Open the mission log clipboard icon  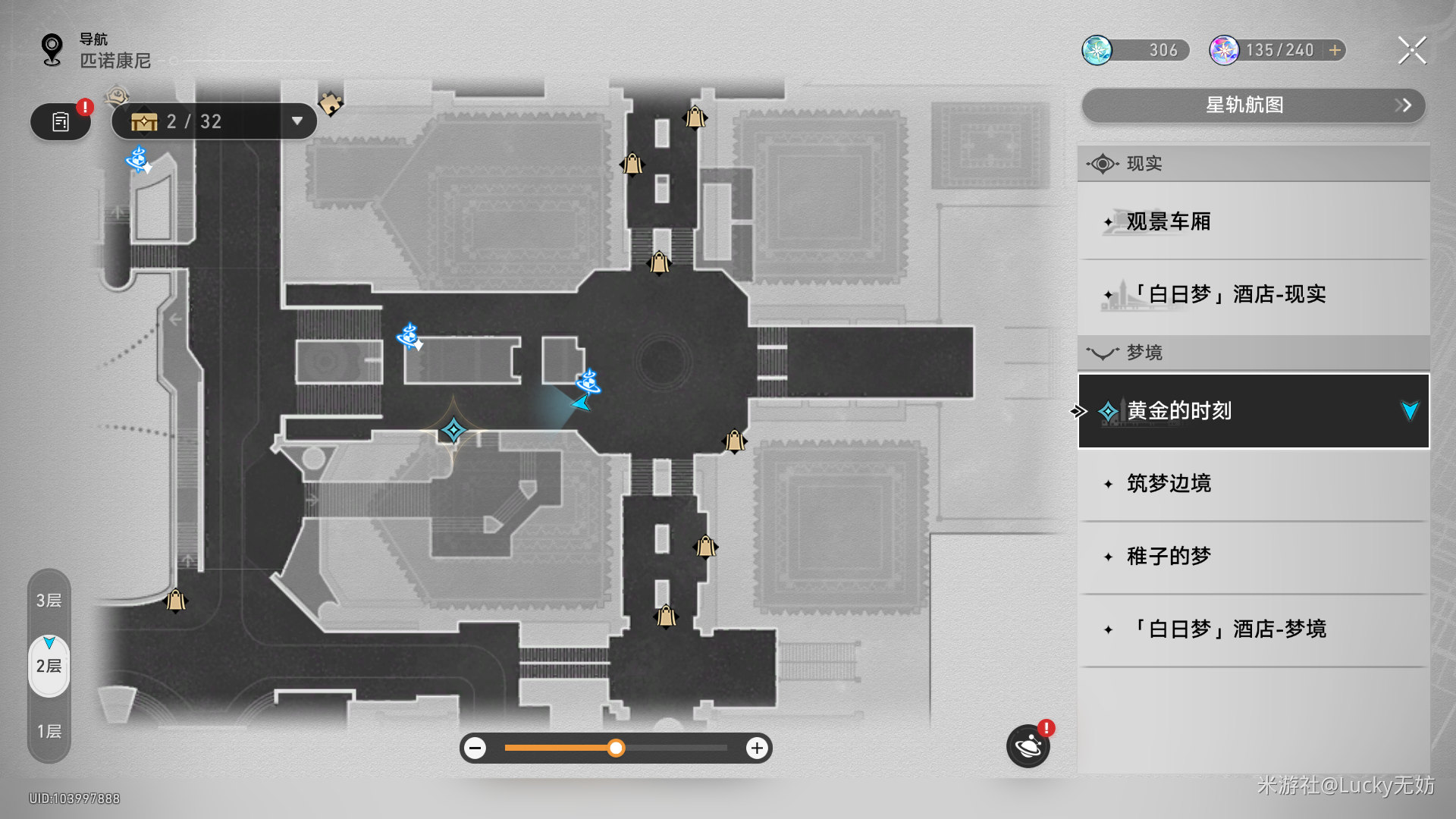point(61,121)
